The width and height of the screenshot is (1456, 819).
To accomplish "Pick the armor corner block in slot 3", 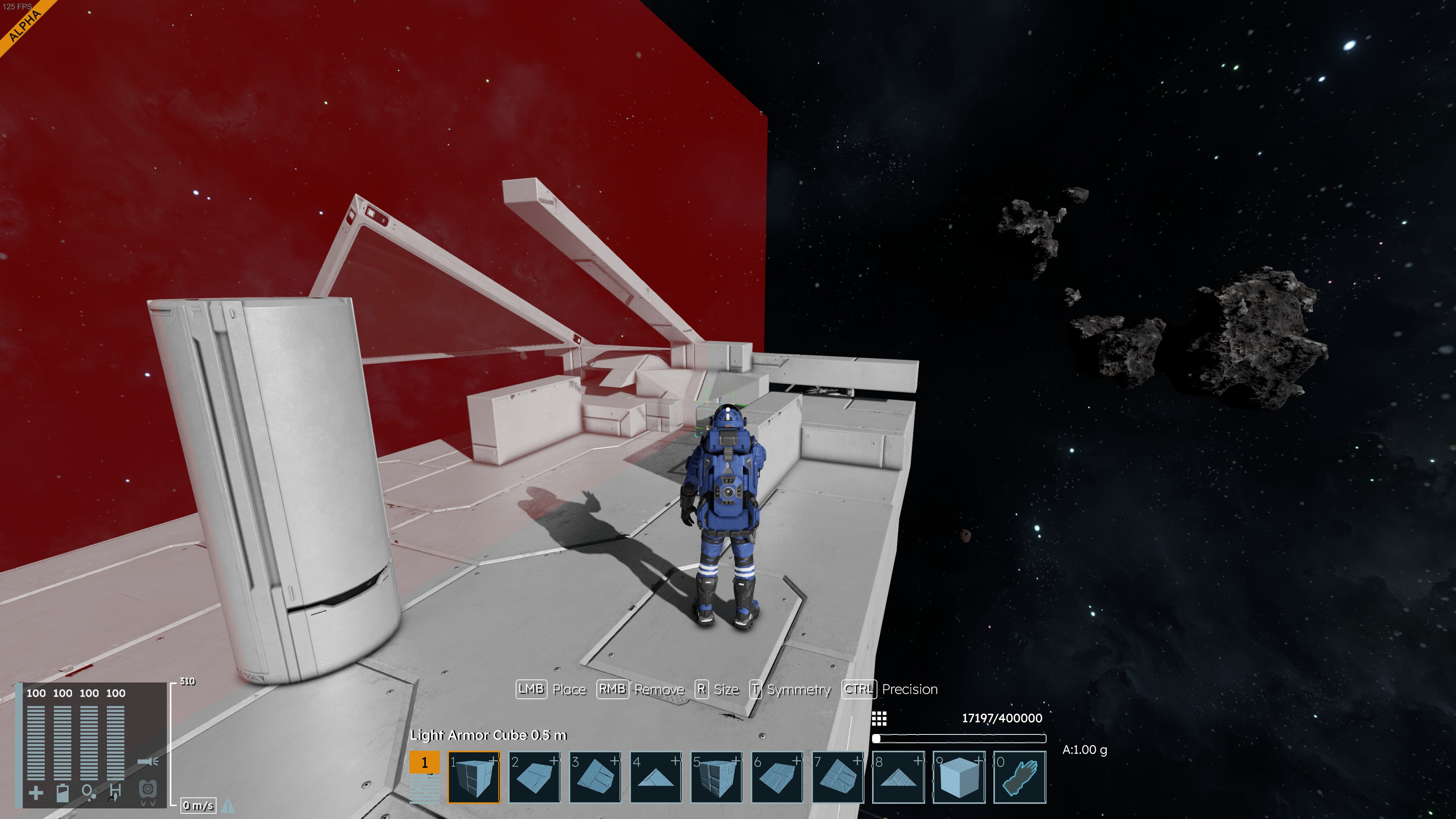I will (x=595, y=777).
